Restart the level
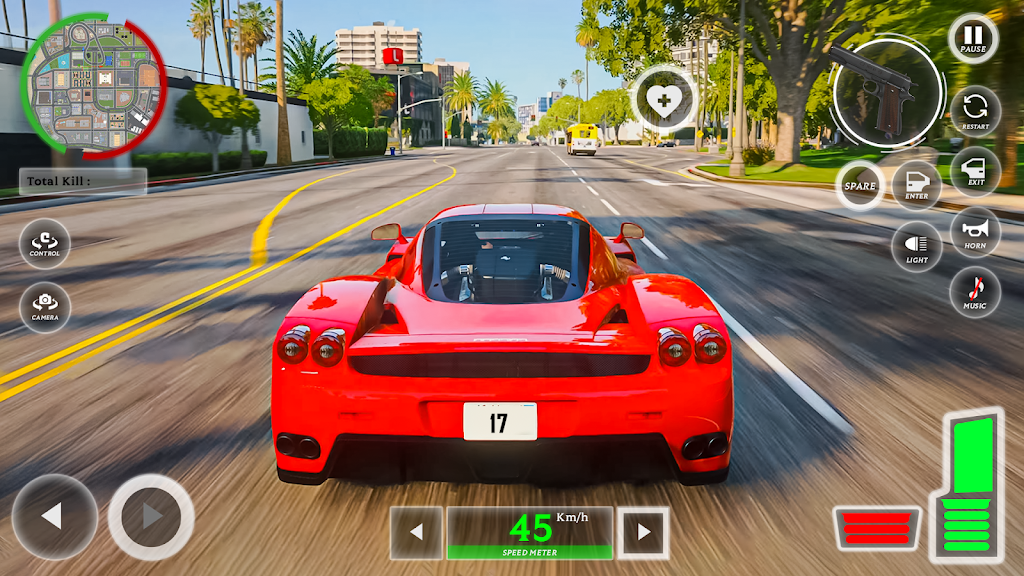This screenshot has height=576, width=1024. (975, 110)
